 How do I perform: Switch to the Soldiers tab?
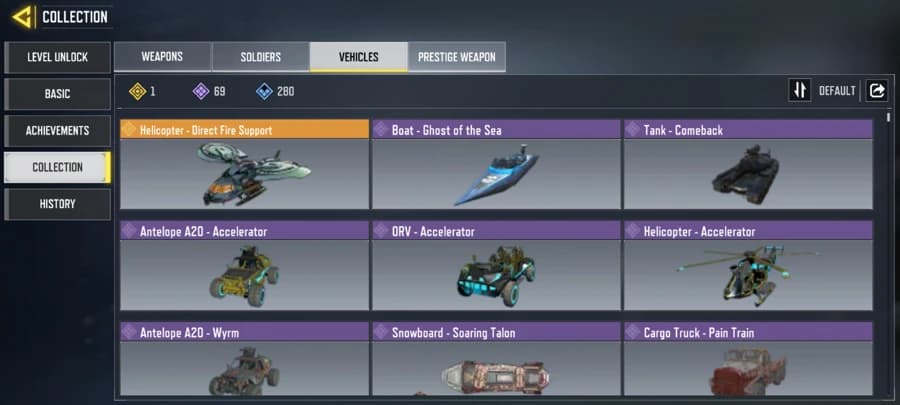tap(260, 57)
